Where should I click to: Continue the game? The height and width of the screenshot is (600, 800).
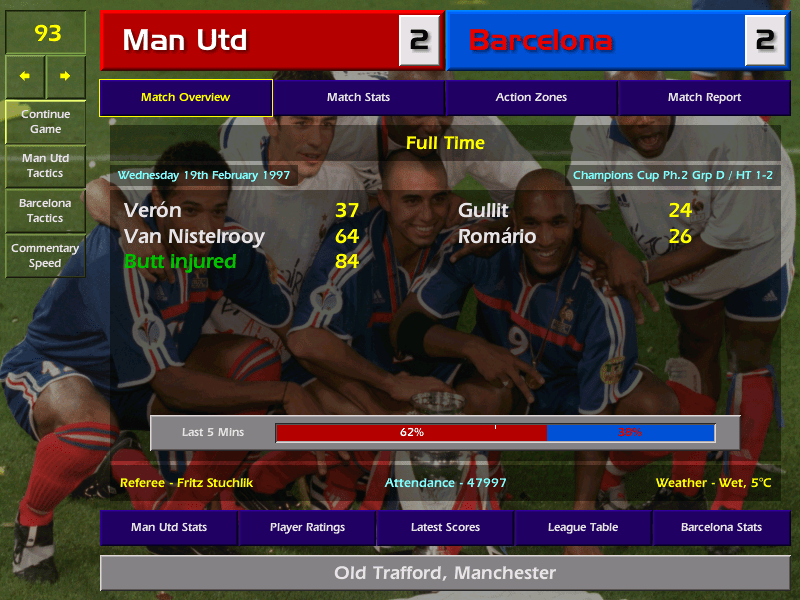pyautogui.click(x=45, y=121)
